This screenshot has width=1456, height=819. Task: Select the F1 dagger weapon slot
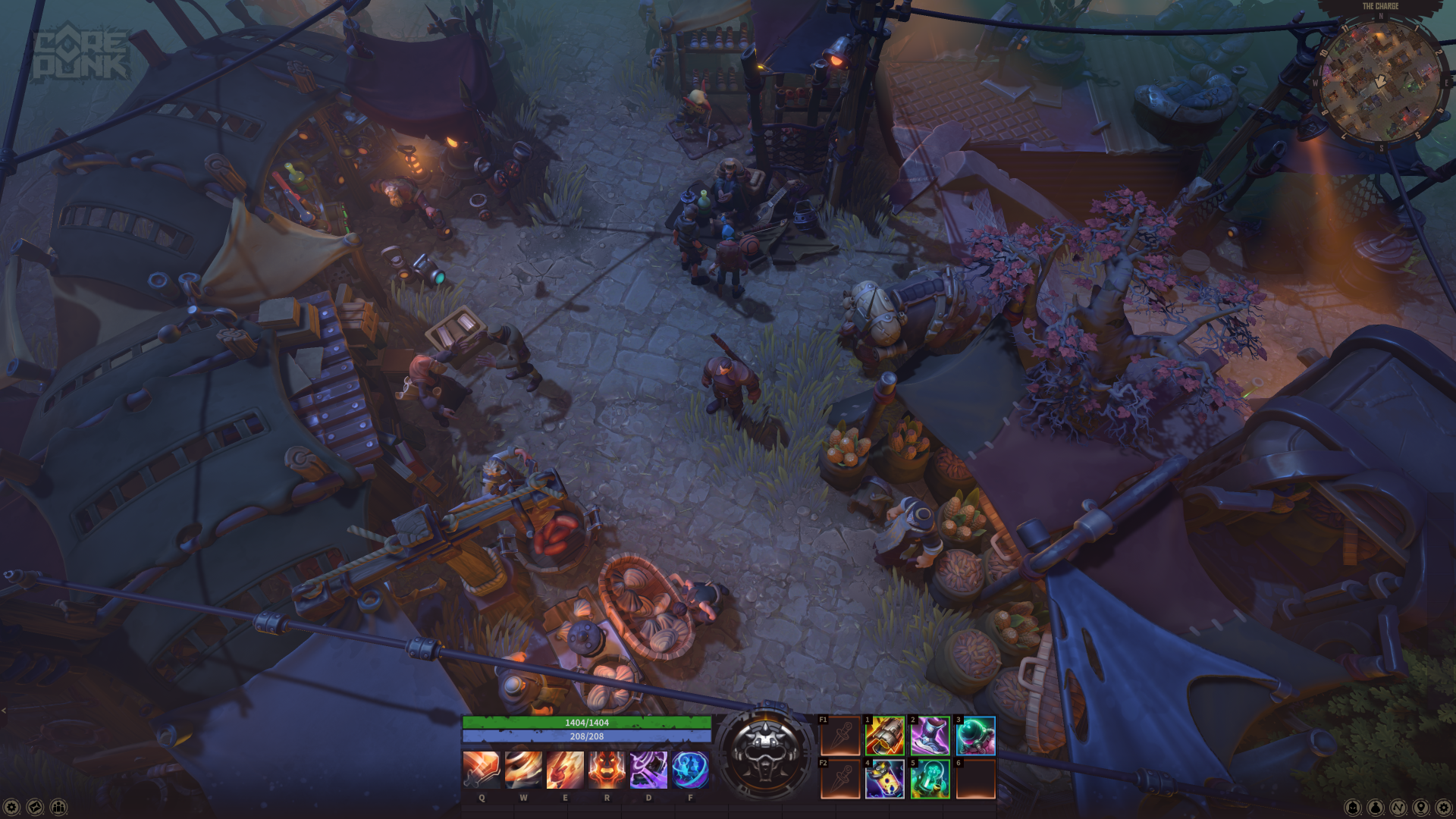point(840,736)
